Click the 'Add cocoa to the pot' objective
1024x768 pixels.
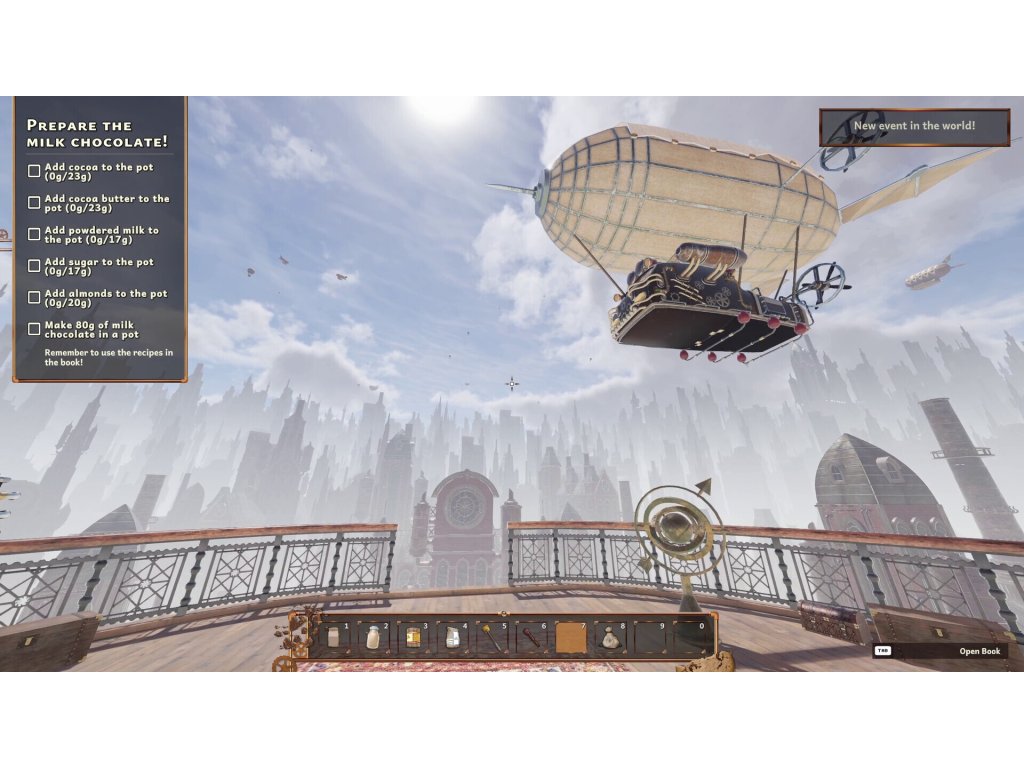pyautogui.click(x=98, y=172)
